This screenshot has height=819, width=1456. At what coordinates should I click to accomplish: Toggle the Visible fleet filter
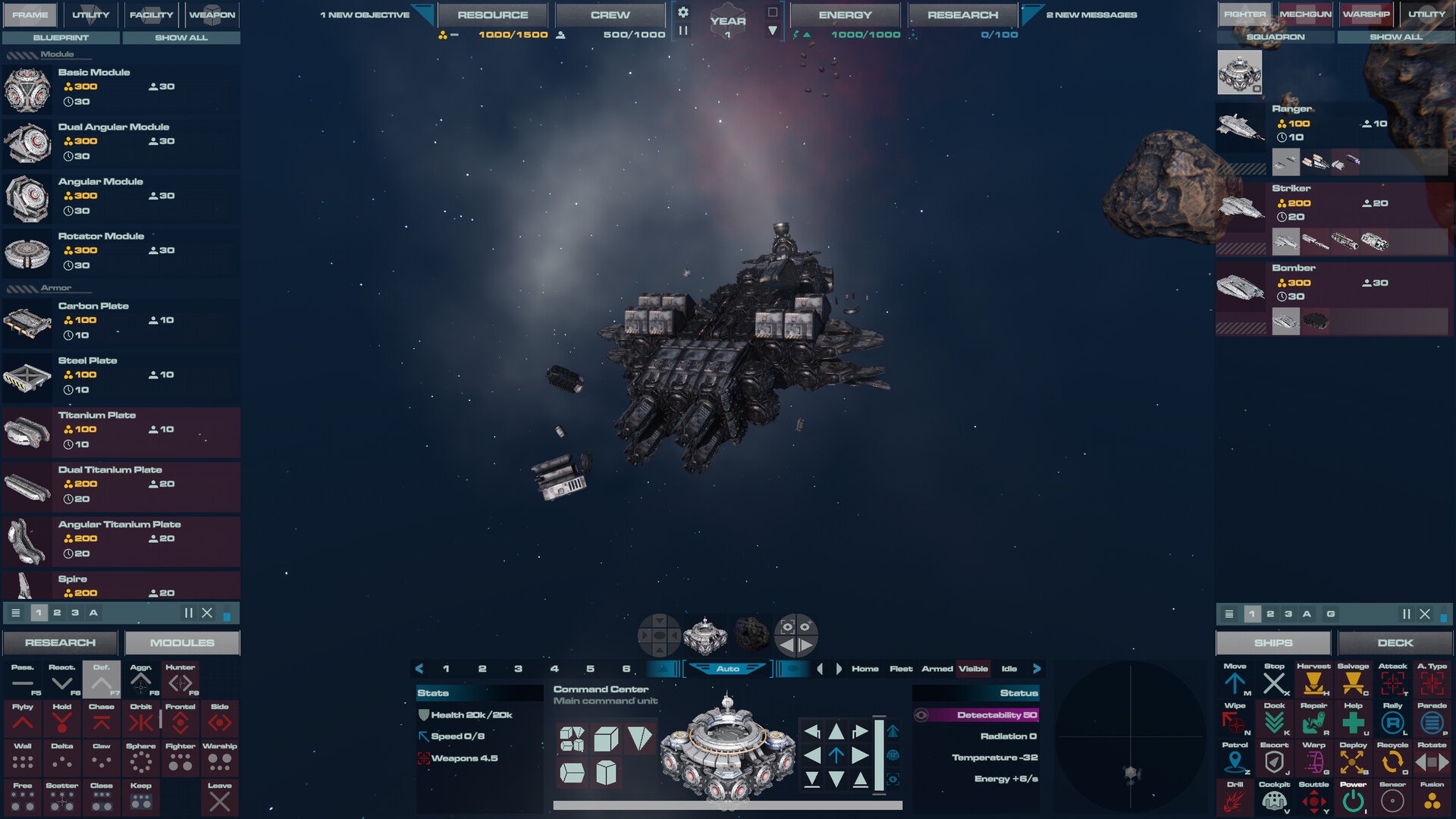[973, 669]
